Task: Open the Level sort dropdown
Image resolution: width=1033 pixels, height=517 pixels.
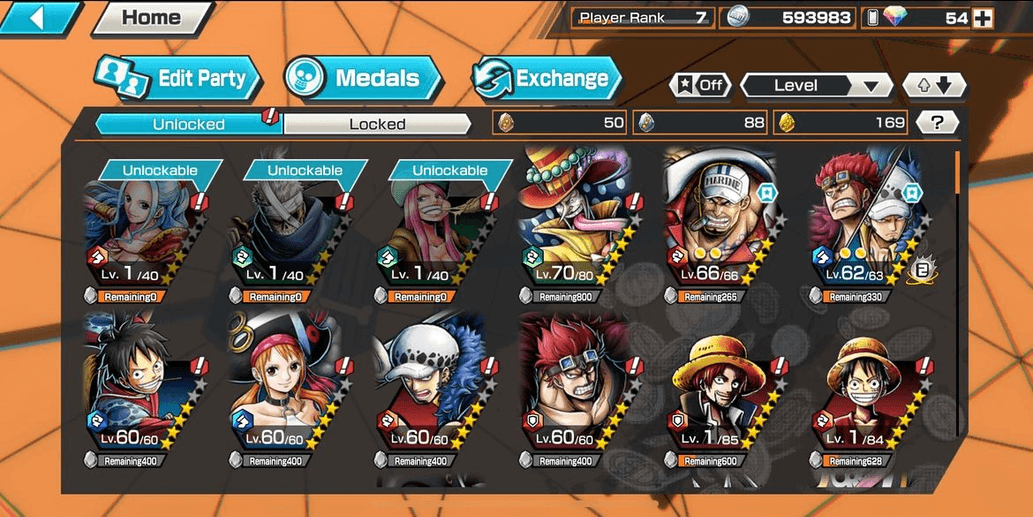Action: click(x=815, y=85)
